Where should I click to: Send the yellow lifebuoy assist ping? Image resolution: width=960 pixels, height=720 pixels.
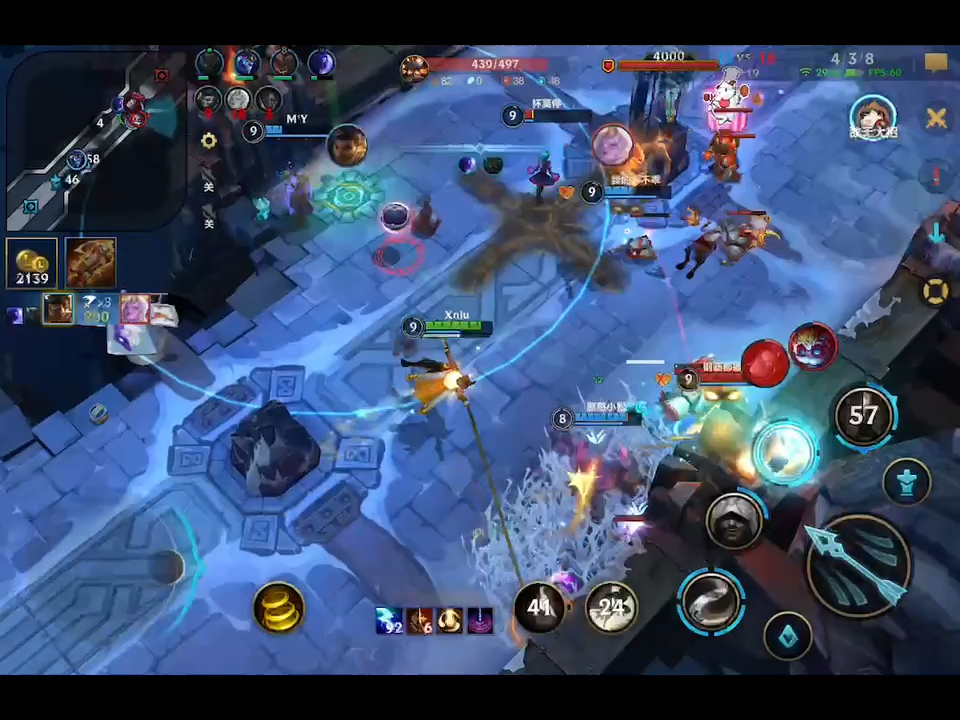click(x=936, y=292)
